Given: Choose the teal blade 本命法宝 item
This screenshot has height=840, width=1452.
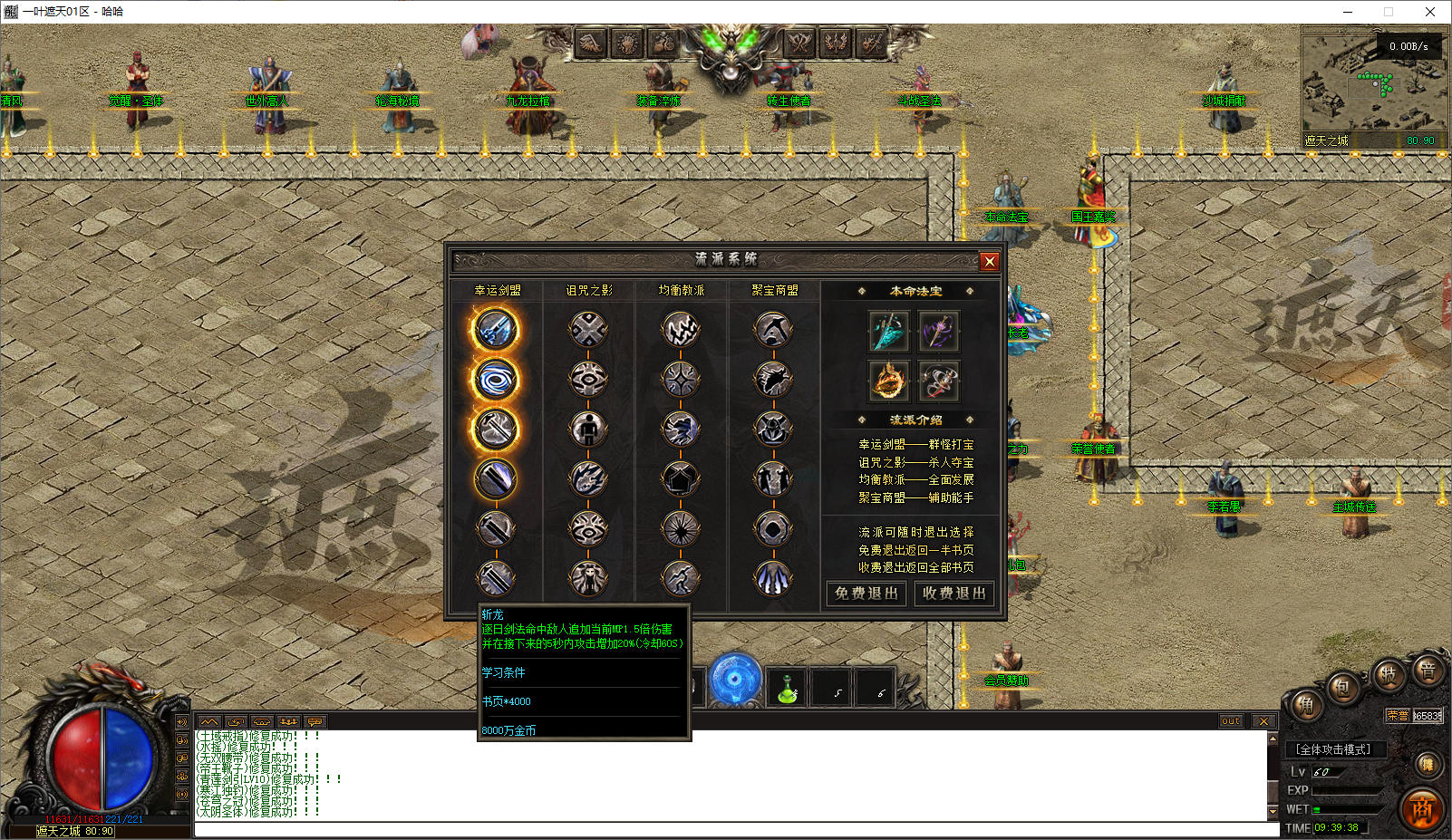Looking at the screenshot, I should [888, 331].
